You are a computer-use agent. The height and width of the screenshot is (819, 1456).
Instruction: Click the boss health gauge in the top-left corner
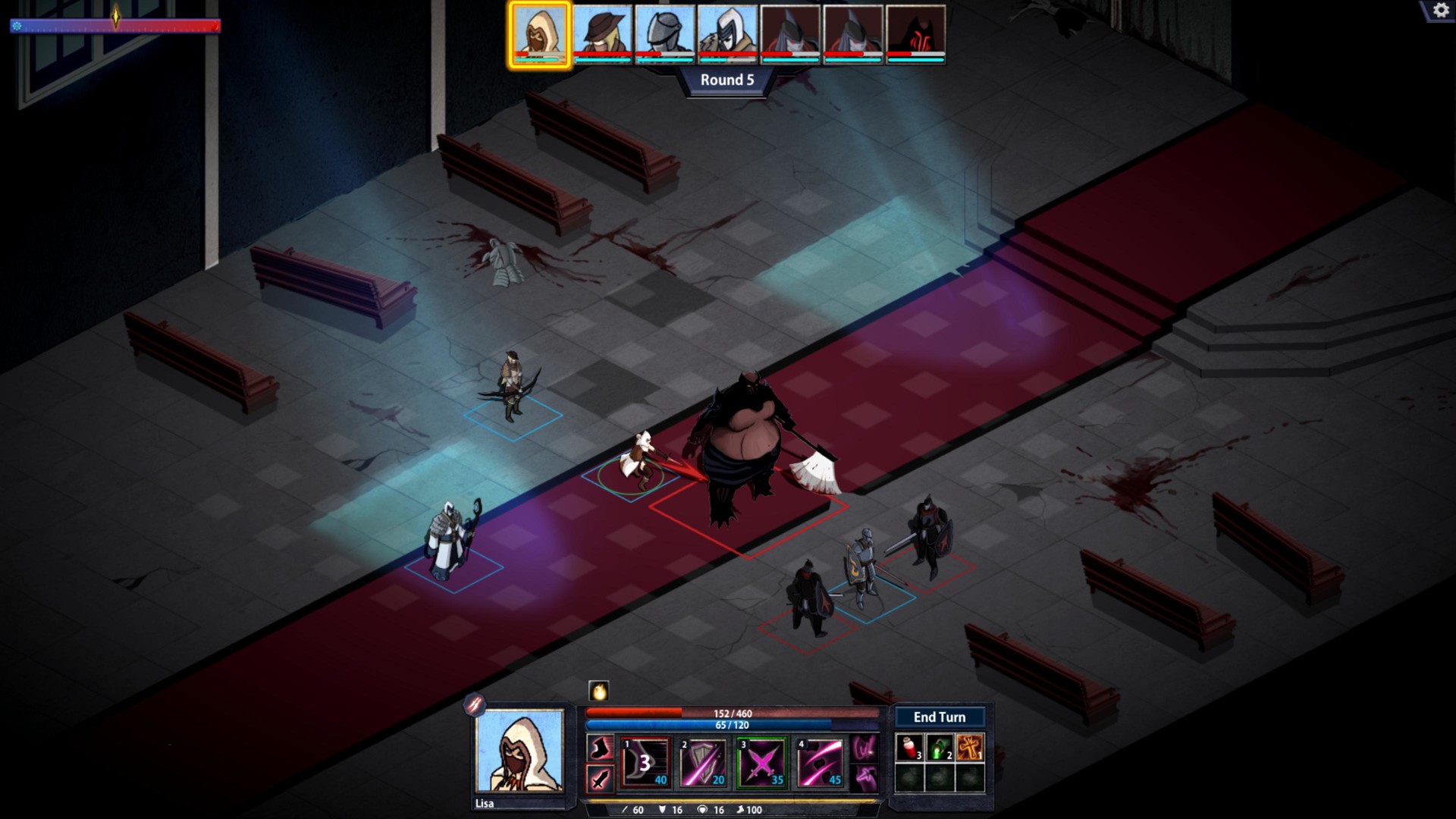pos(114,27)
